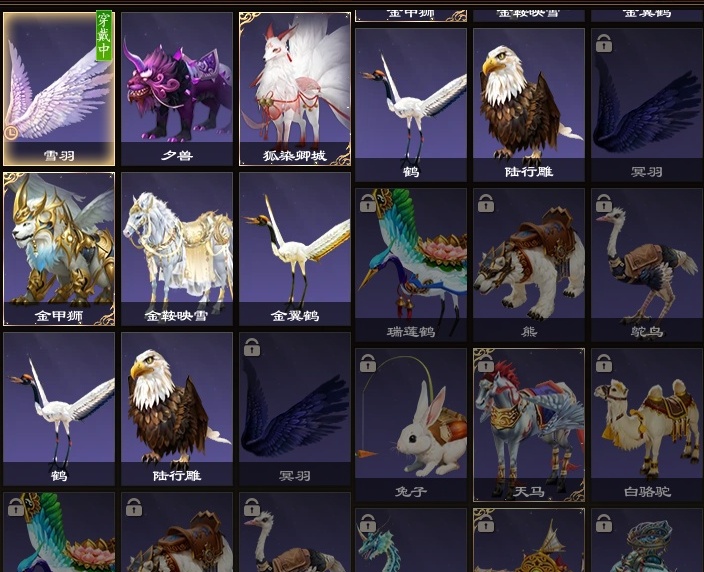This screenshot has width=704, height=572.
Task: Choose the purple 夕兽 mount
Action: [177, 88]
